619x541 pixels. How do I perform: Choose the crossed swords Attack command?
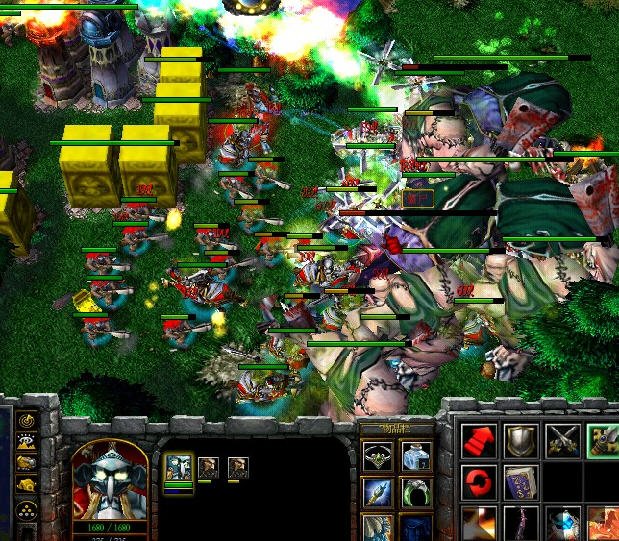pos(561,440)
